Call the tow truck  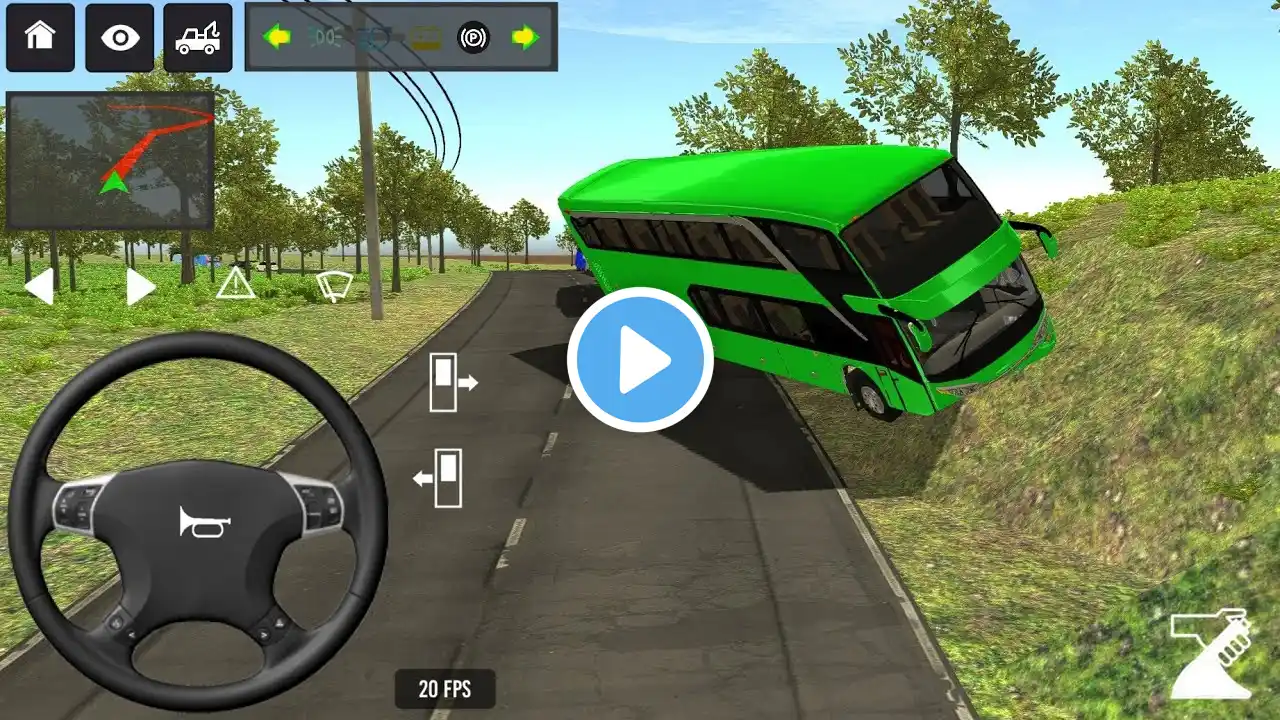(198, 38)
